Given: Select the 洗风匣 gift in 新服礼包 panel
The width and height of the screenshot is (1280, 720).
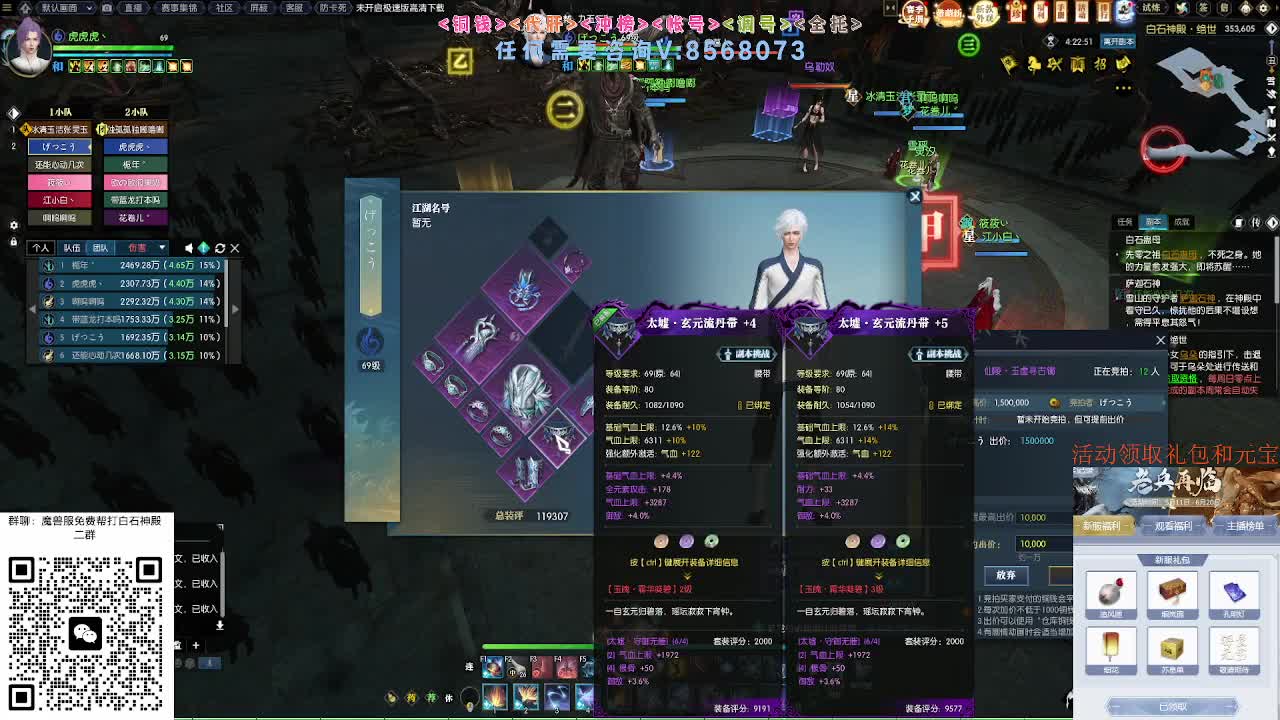Looking at the screenshot, I should tap(1112, 592).
